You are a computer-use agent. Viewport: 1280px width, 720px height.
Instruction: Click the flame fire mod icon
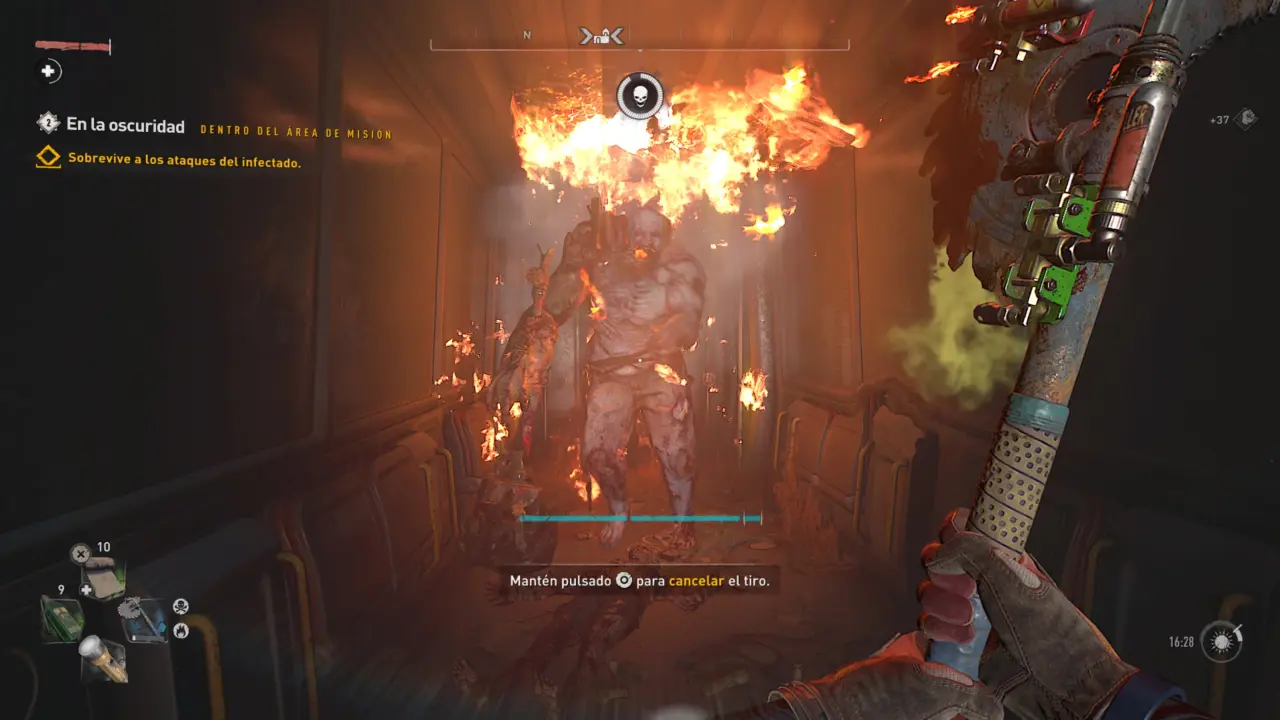[181, 630]
